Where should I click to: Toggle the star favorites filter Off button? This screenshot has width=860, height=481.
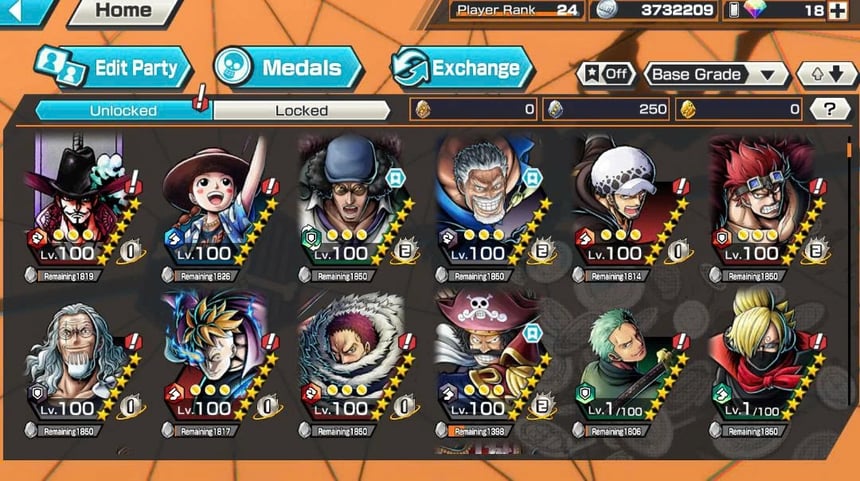pyautogui.click(x=607, y=74)
